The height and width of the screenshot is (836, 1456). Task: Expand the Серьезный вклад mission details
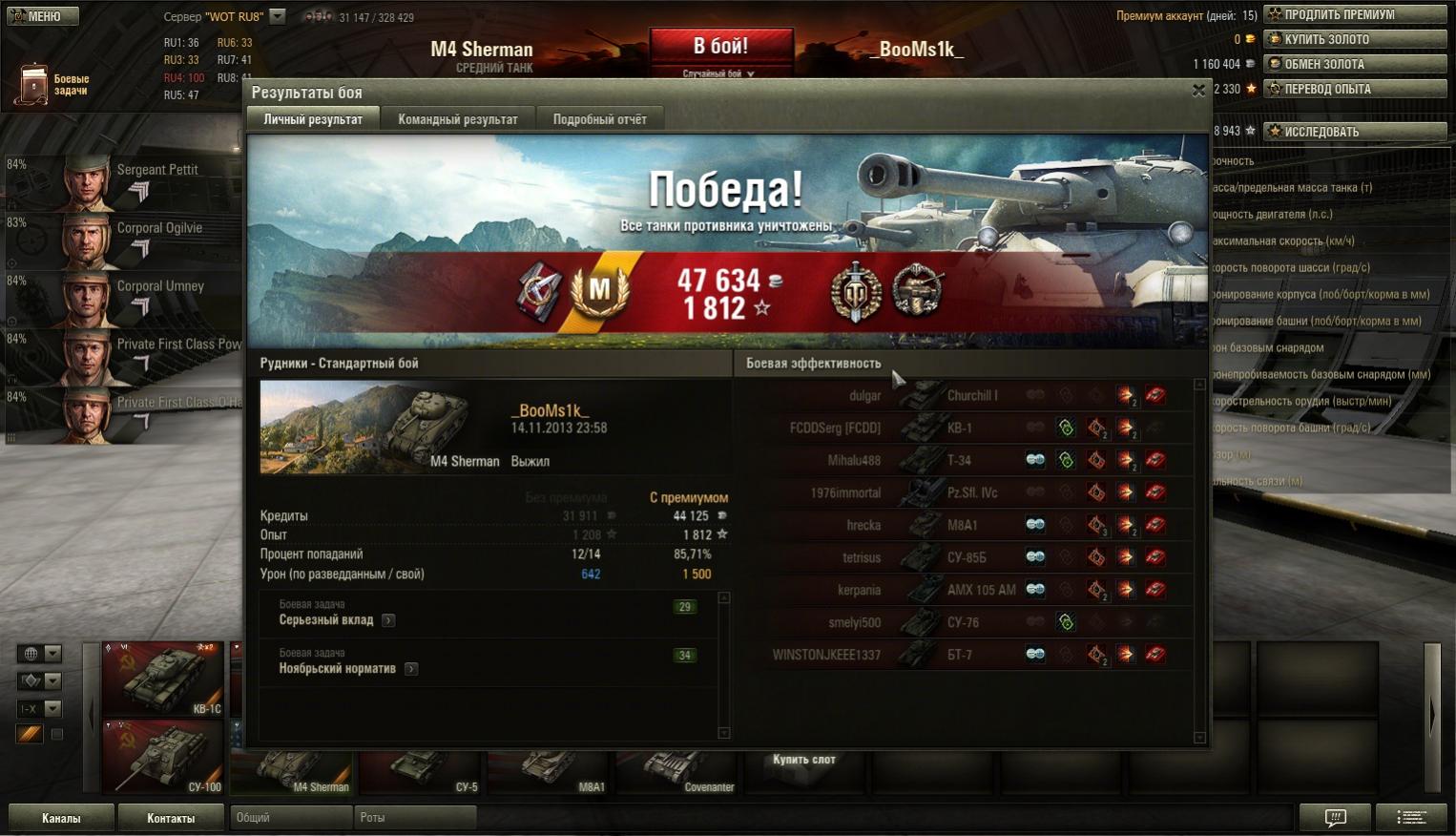click(388, 620)
